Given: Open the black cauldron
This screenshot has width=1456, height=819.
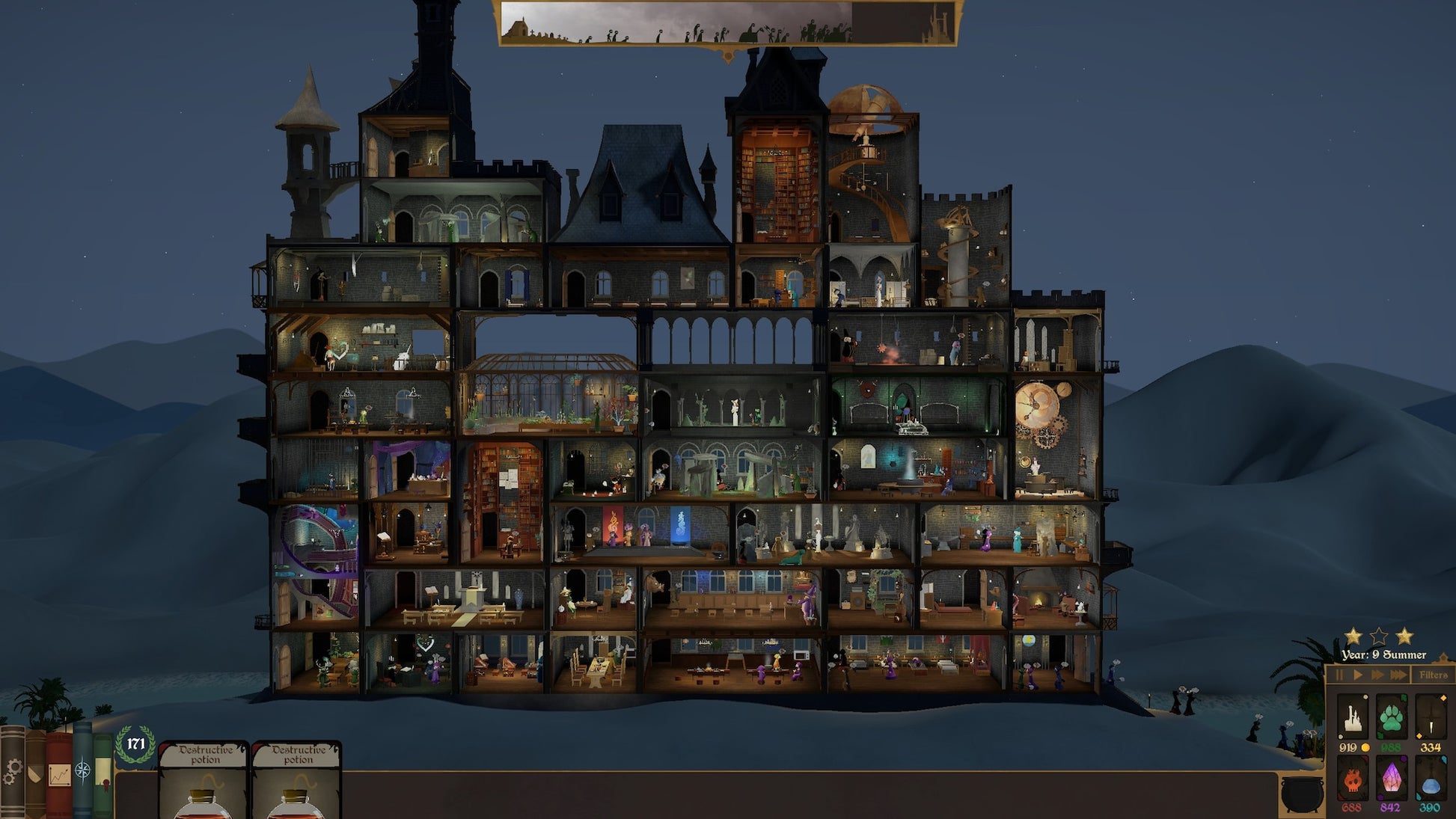Looking at the screenshot, I should coord(1302,793).
